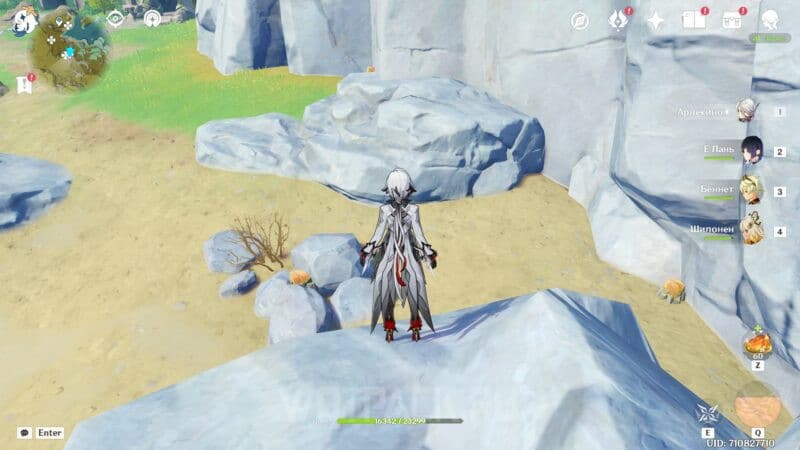800x450 pixels.
Task: Switch to Арлекино in the party
Action: pos(748,111)
